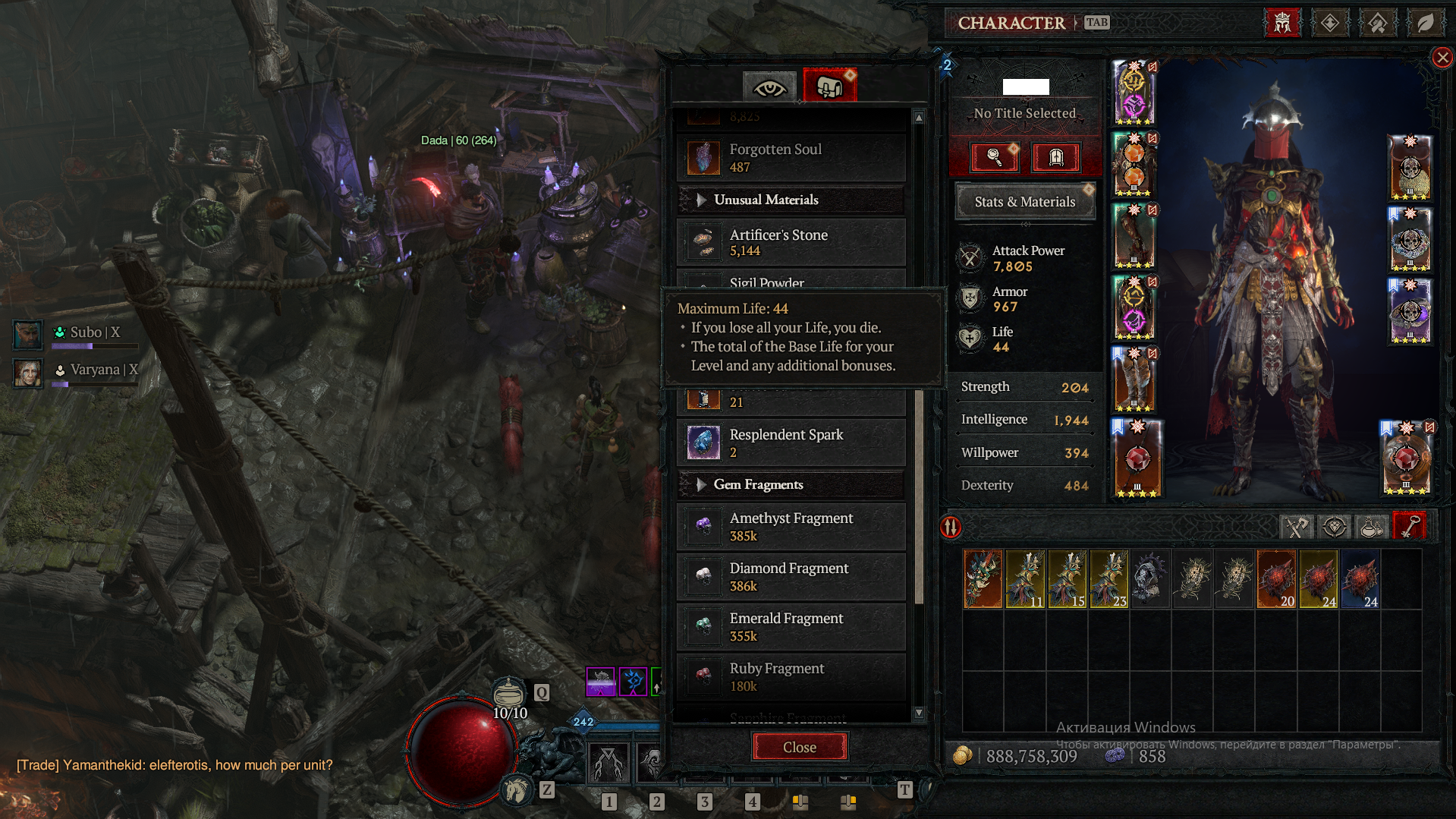Image resolution: width=1456 pixels, height=819 pixels.
Task: Close the materials panel
Action: click(x=799, y=747)
